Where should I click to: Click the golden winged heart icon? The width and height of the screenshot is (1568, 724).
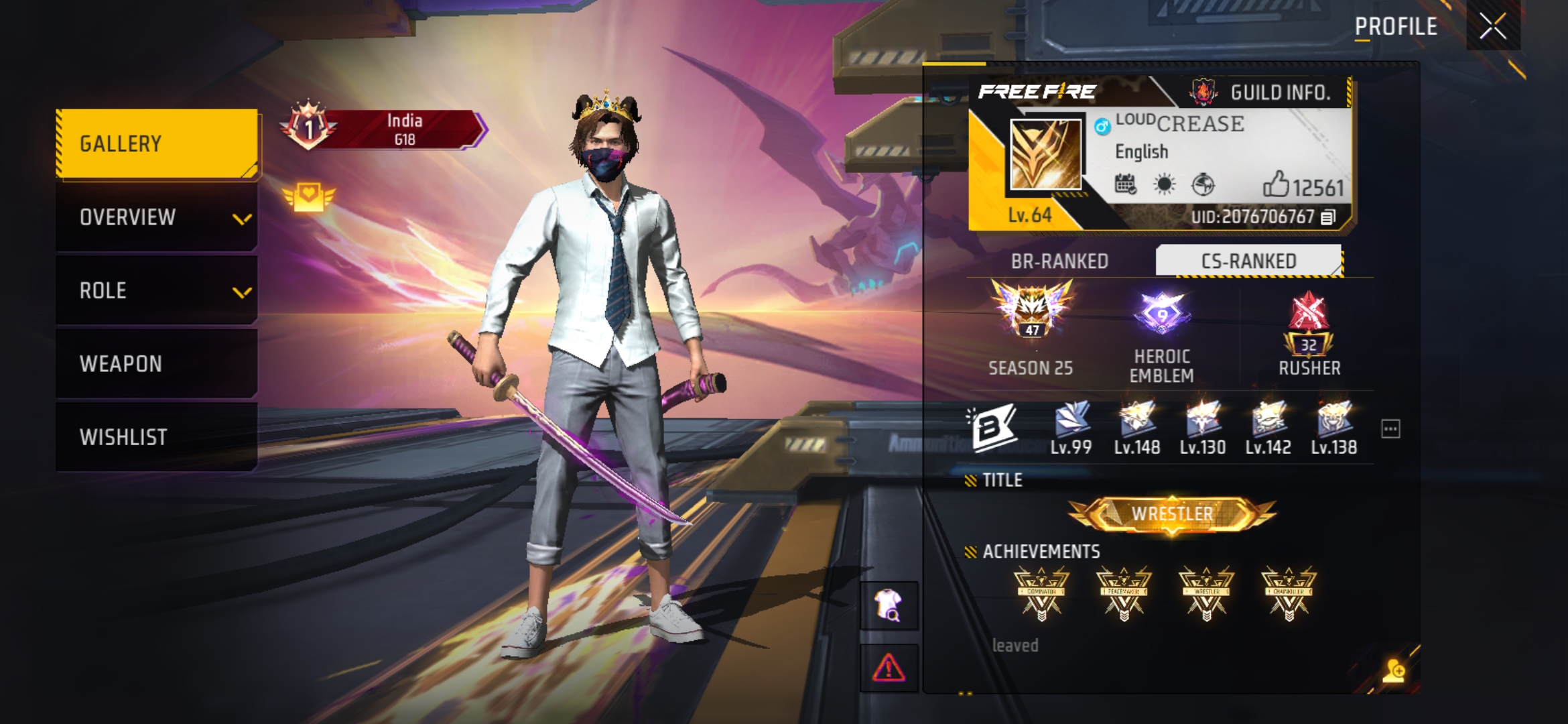[x=308, y=198]
